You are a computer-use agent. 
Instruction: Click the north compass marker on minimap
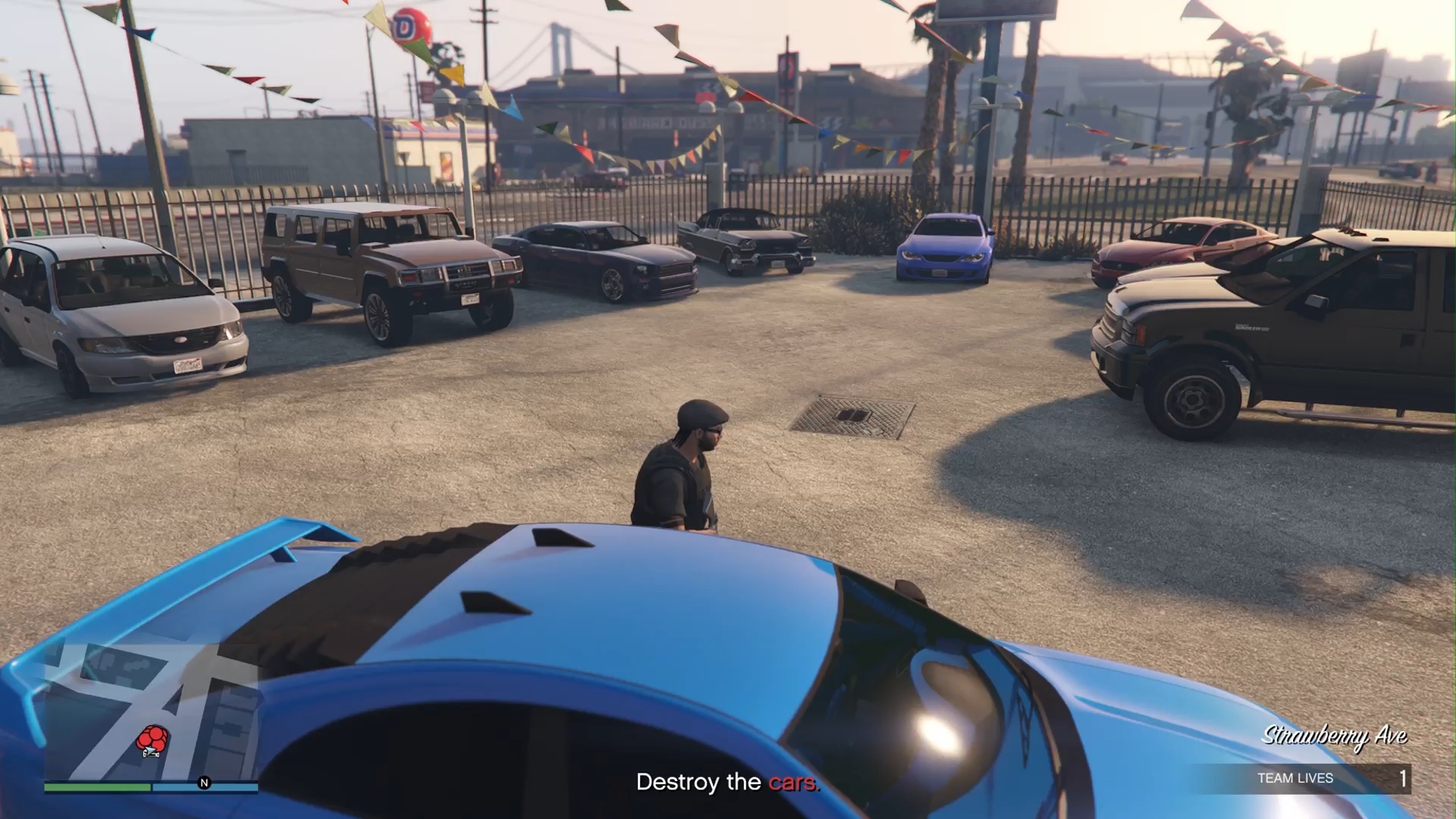[x=204, y=783]
